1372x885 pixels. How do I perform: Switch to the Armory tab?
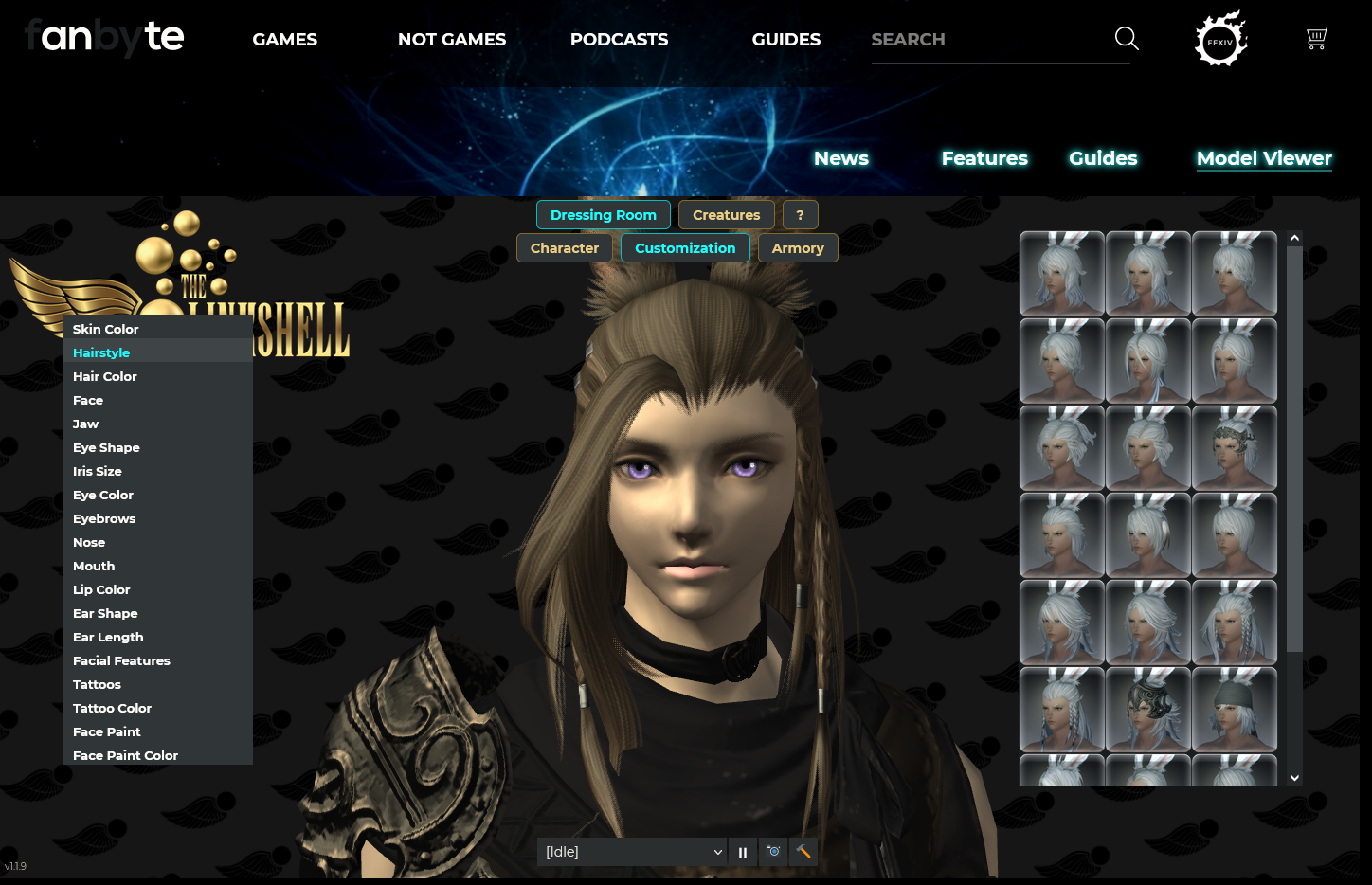click(x=798, y=247)
